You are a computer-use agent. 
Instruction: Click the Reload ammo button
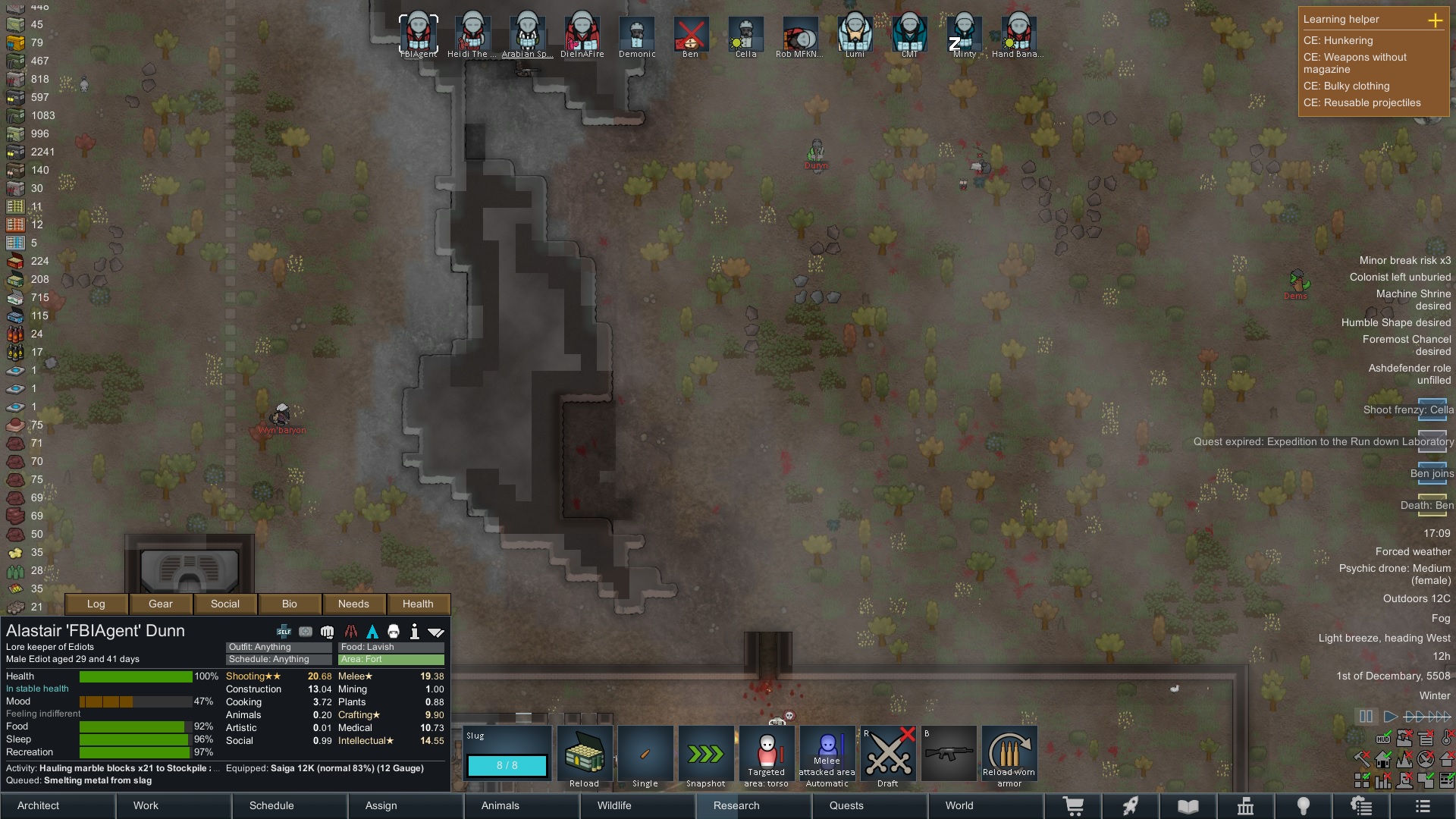pos(585,755)
